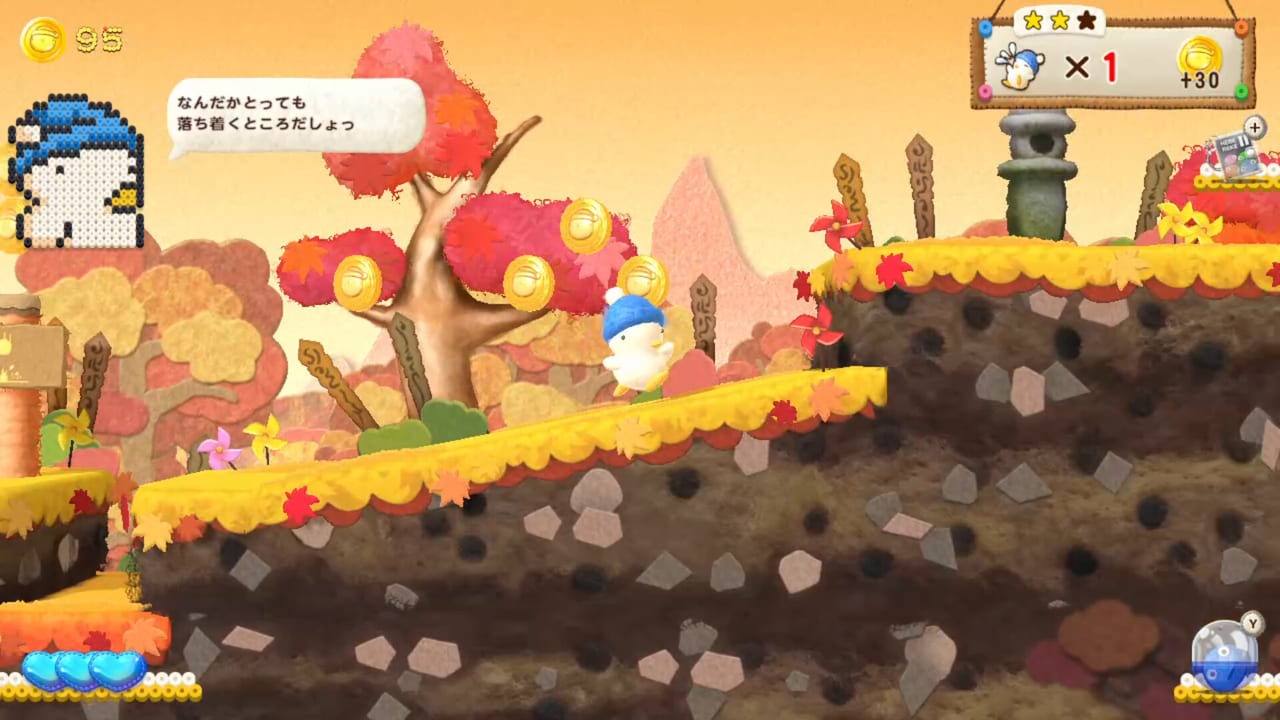Image resolution: width=1280 pixels, height=720 pixels.
Task: Click the plus badge on the checkpoint handbook
Action: pos(1254,127)
